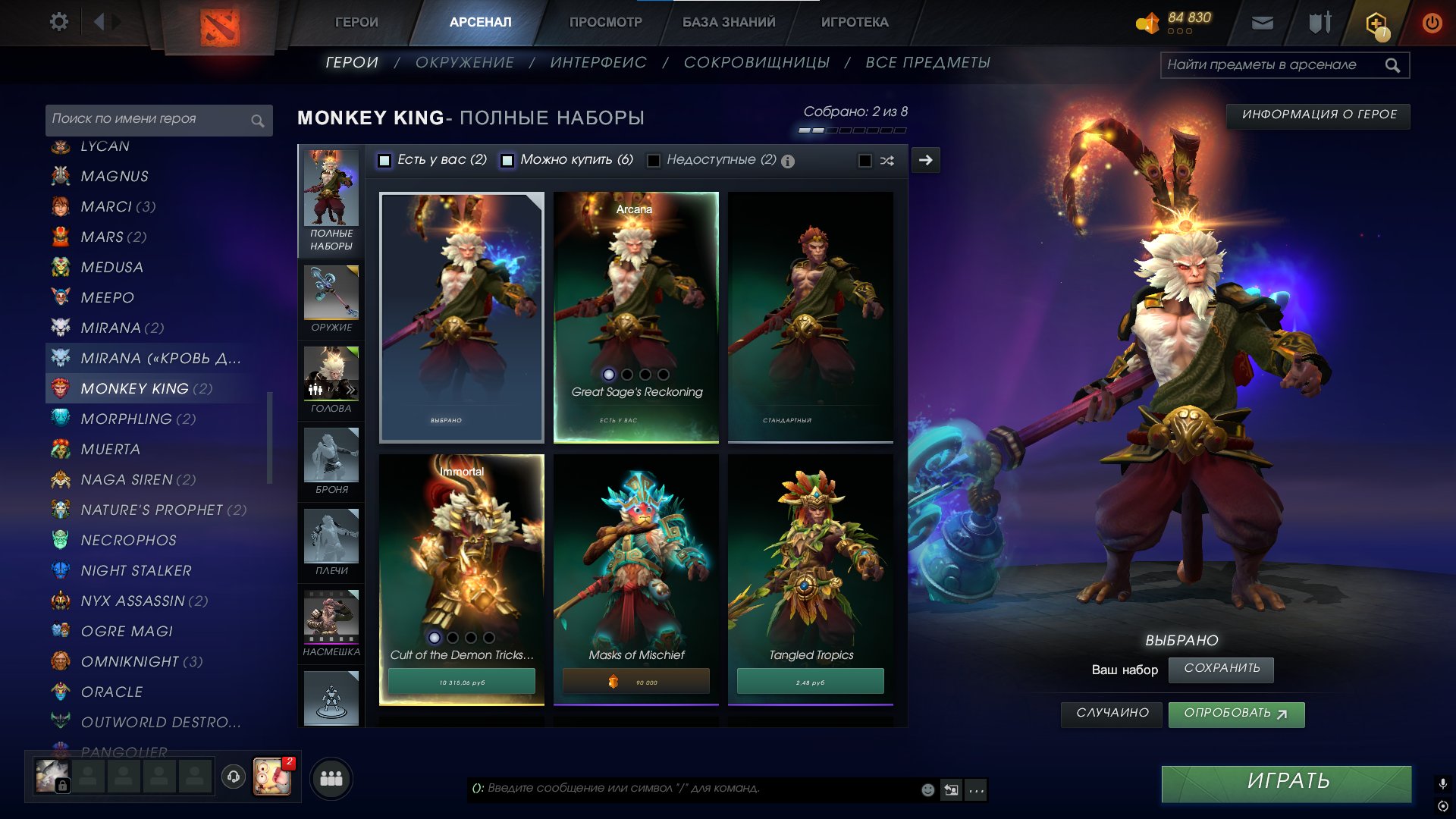Start a match with the ИГРАТЬ button
Screen dimensions: 1456x819
click(x=1286, y=783)
